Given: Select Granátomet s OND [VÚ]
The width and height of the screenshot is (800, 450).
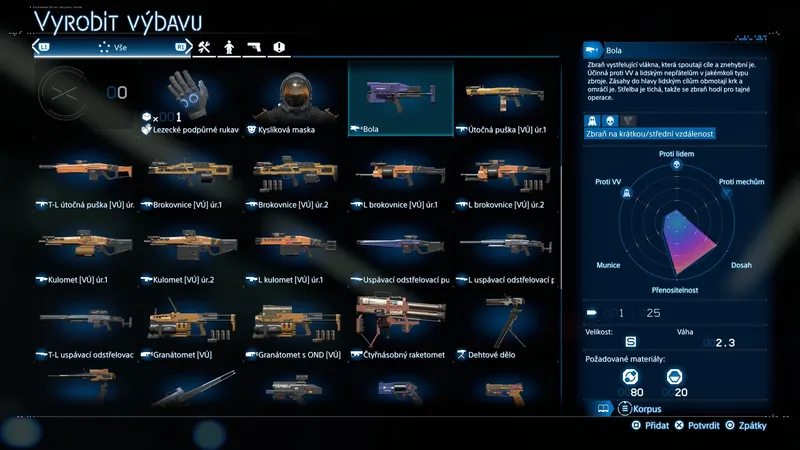Looking at the screenshot, I should (296, 323).
